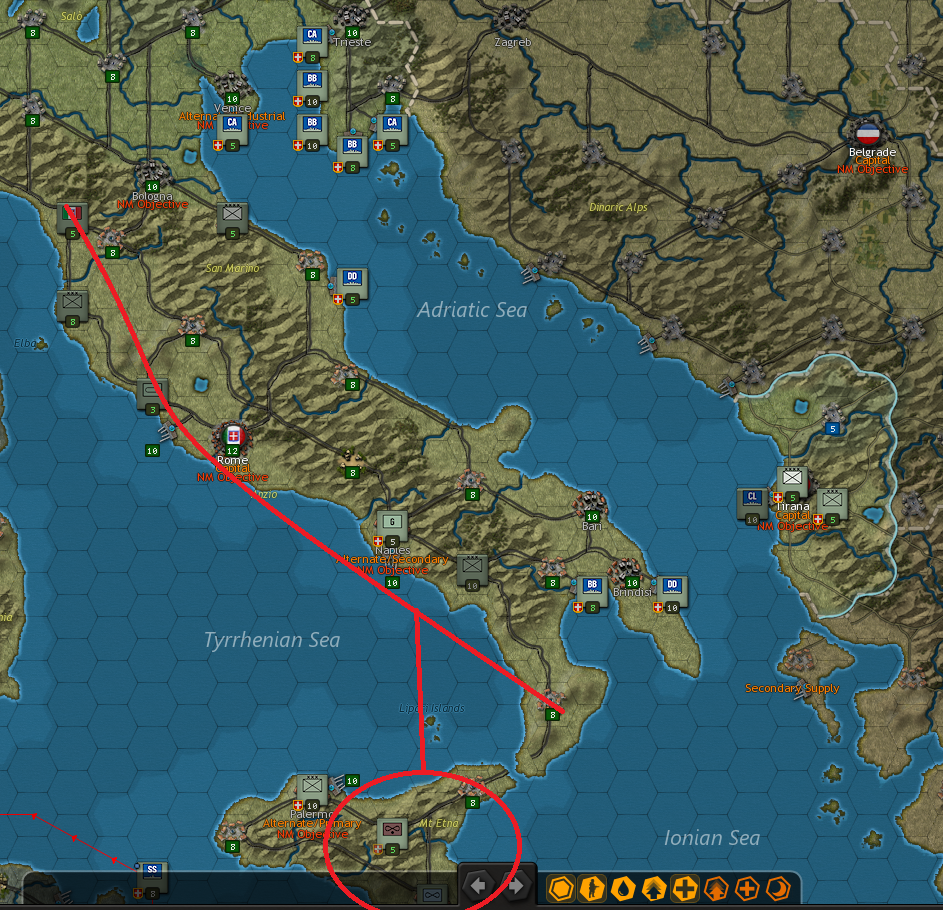Click the previous unit left arrow button
Image resolution: width=943 pixels, height=910 pixels.
pyautogui.click(x=479, y=885)
